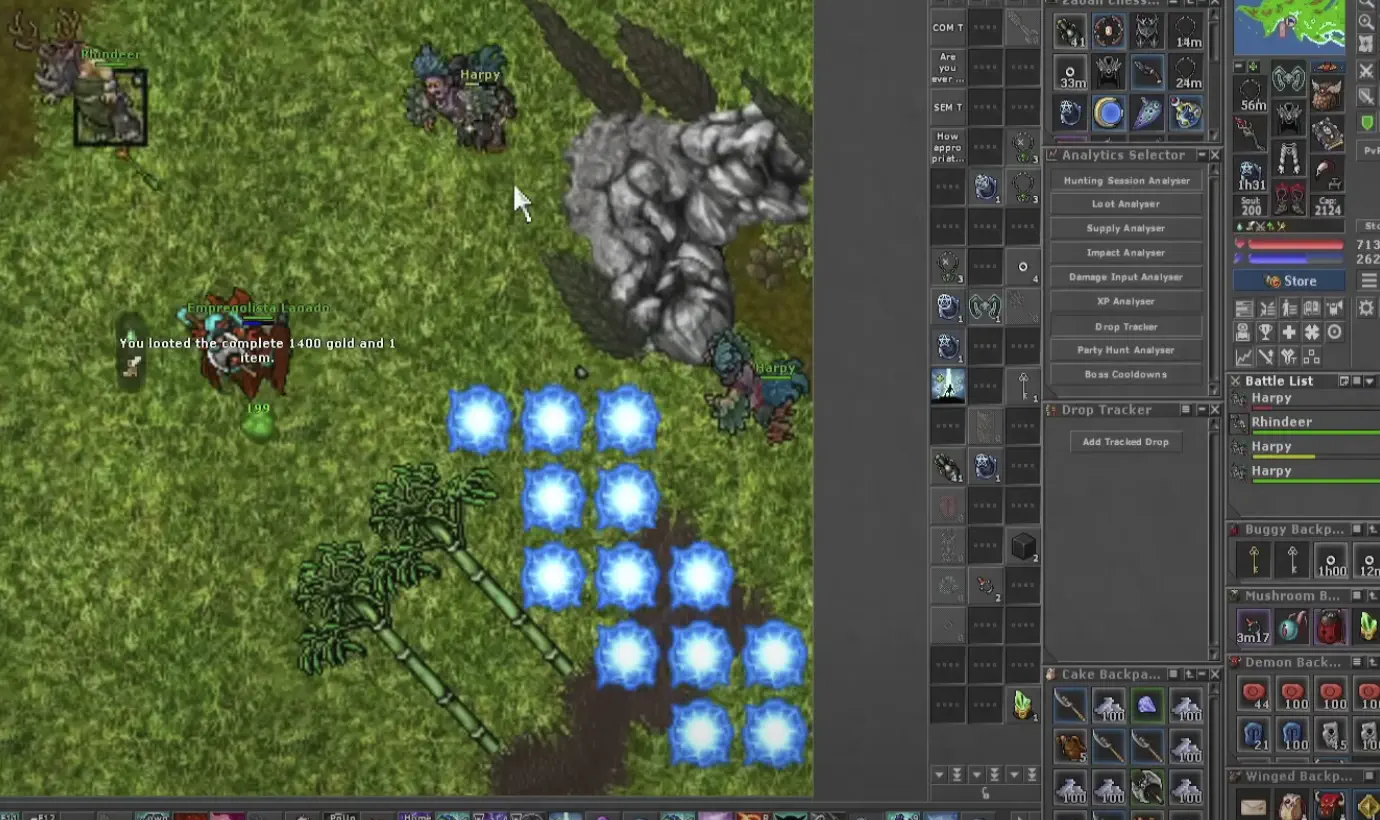Open the Boss Cooldowns section

(x=1126, y=374)
